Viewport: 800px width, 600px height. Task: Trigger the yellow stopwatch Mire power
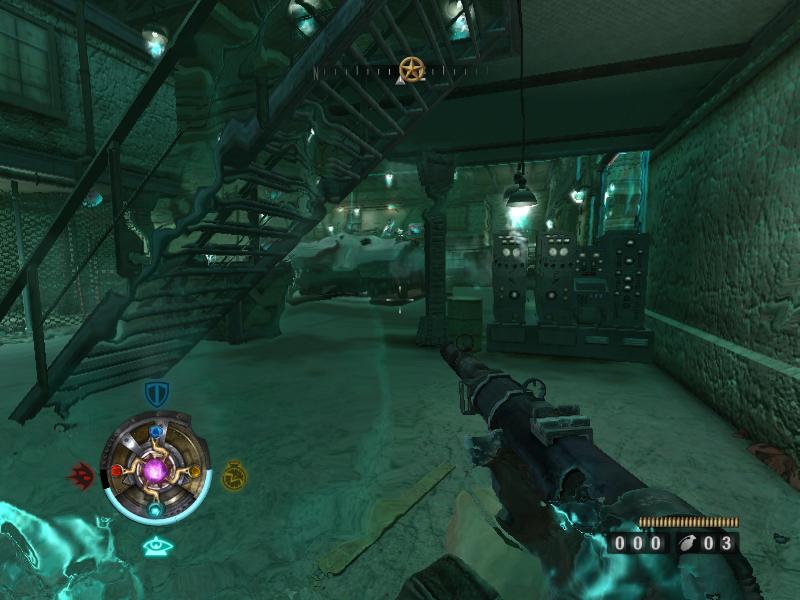234,474
